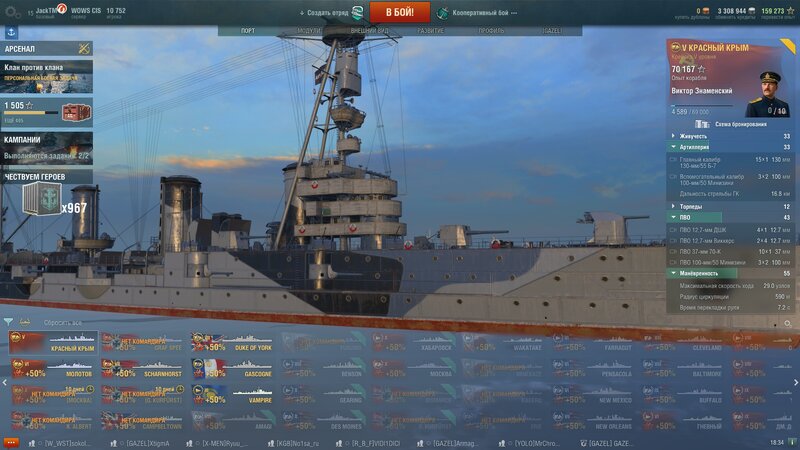Screen dimensions: 800x450
Task: Switch to the МОДУЛИ tab
Action: click(310, 31)
